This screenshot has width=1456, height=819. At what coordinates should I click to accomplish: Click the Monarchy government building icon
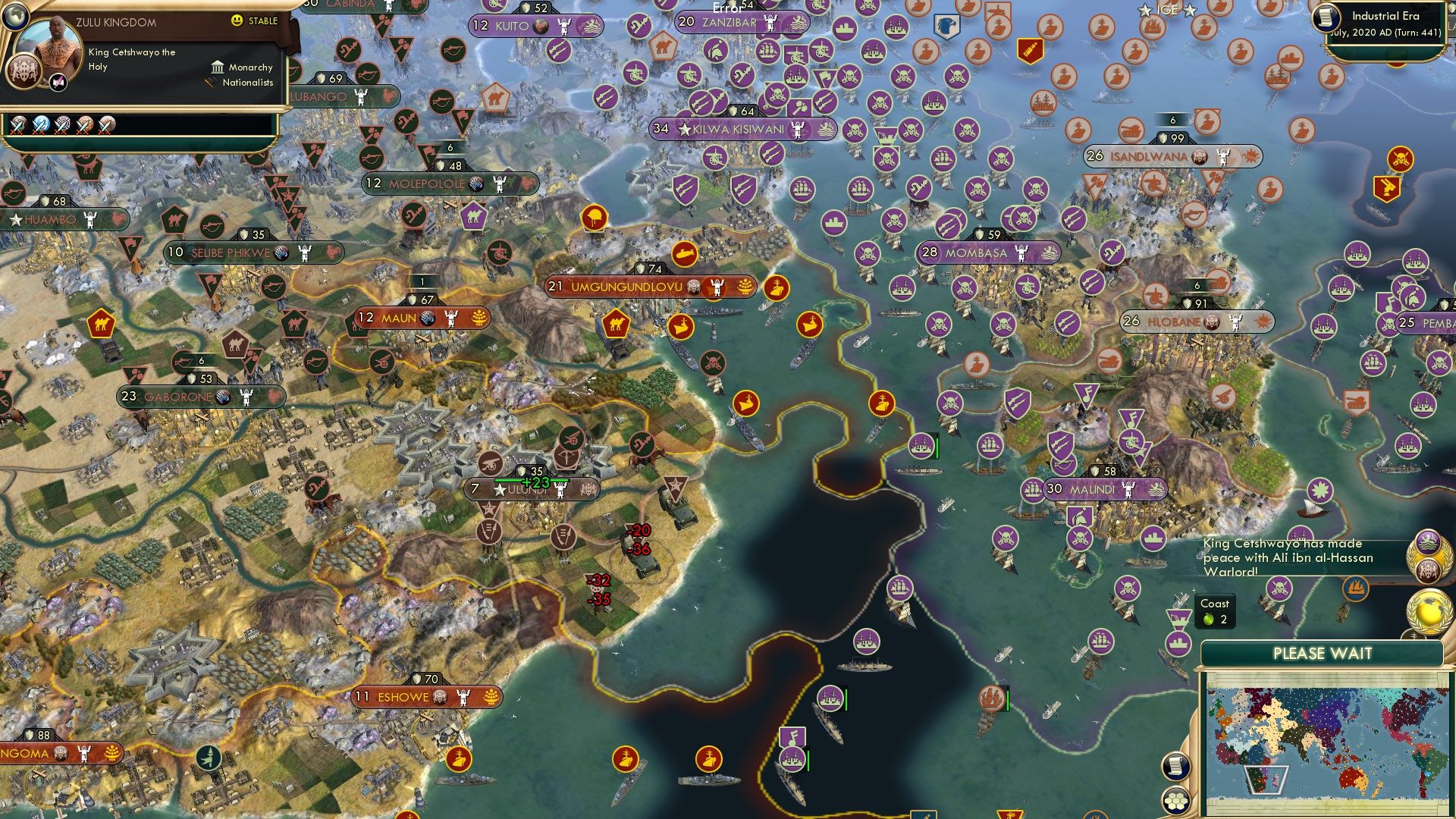(x=218, y=68)
